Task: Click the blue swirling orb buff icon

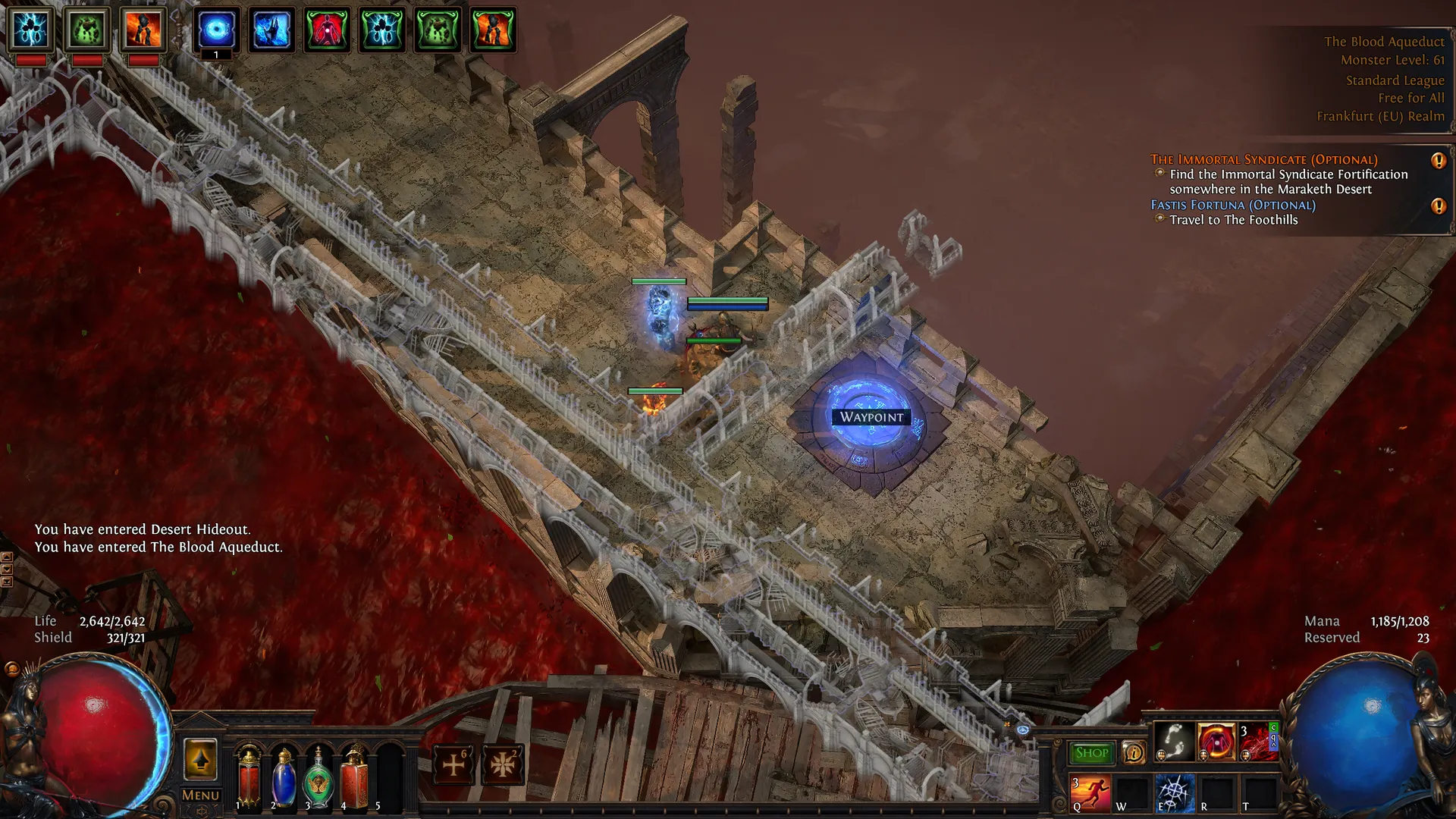Action: click(216, 30)
